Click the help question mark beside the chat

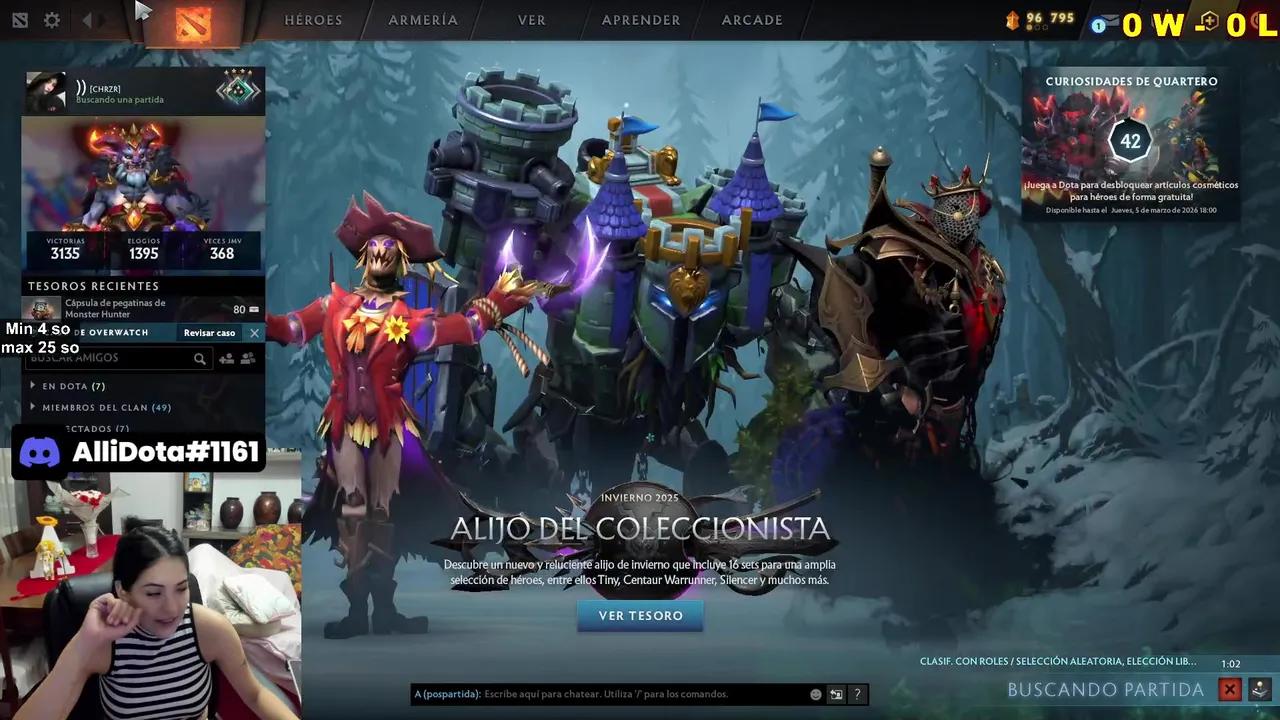coord(856,694)
